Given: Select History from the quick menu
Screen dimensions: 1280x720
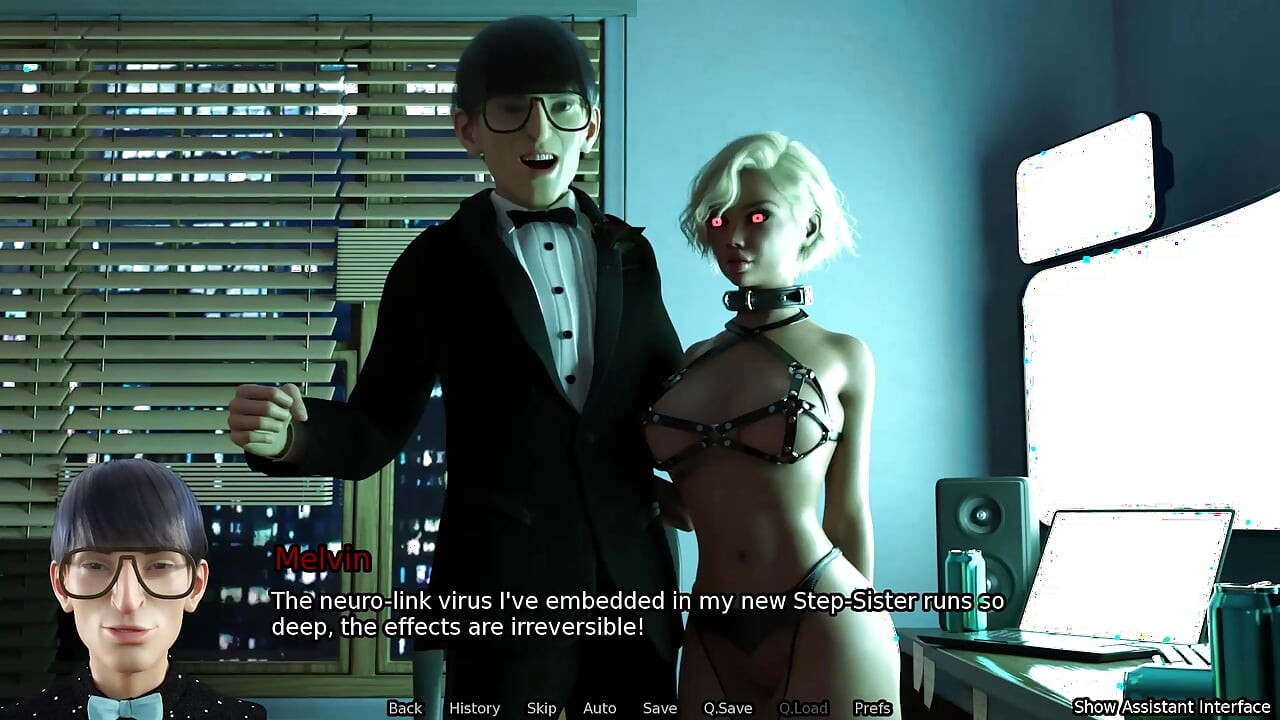Looking at the screenshot, I should [473, 708].
